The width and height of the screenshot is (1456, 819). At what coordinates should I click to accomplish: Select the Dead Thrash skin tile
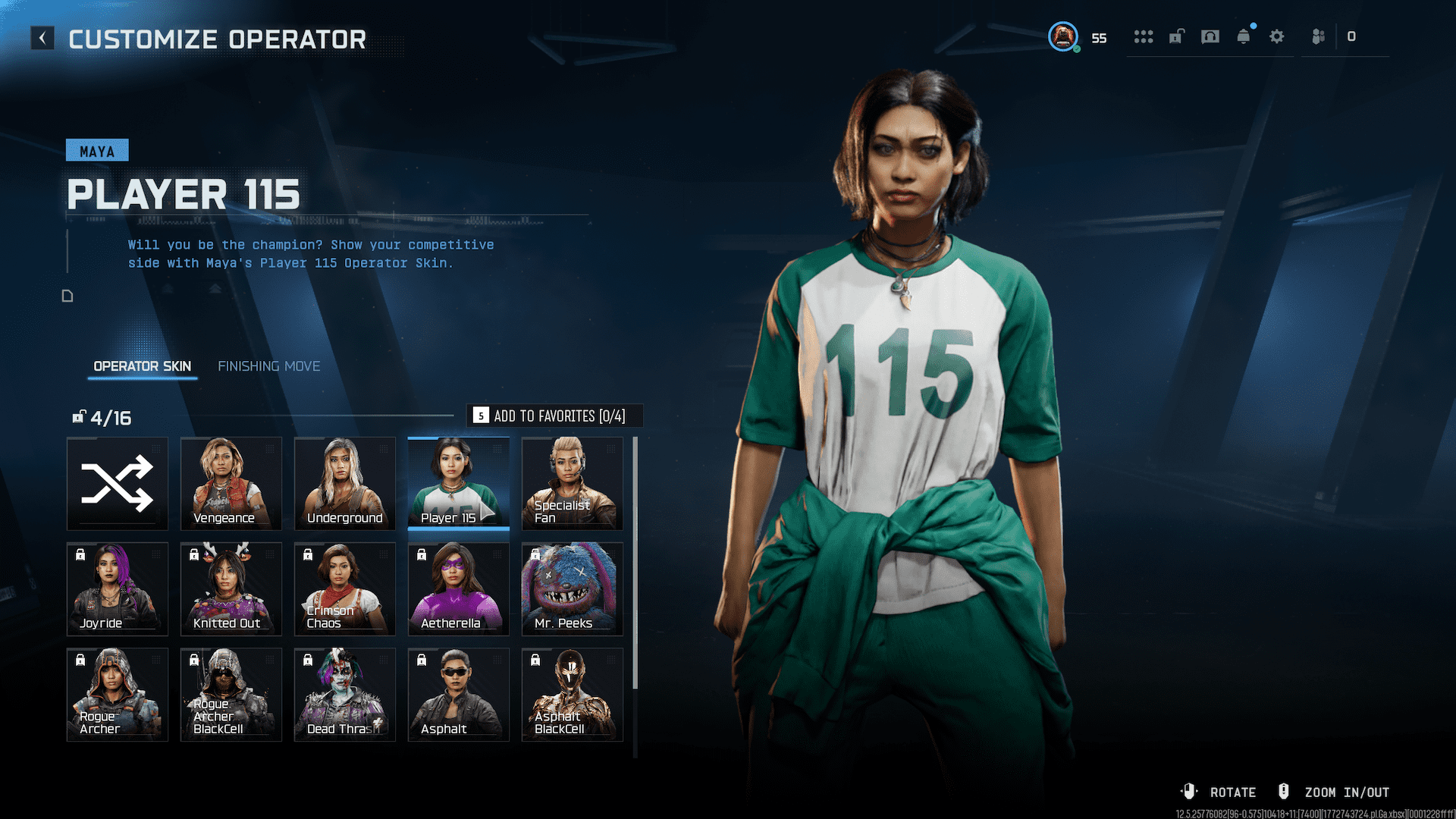click(345, 694)
